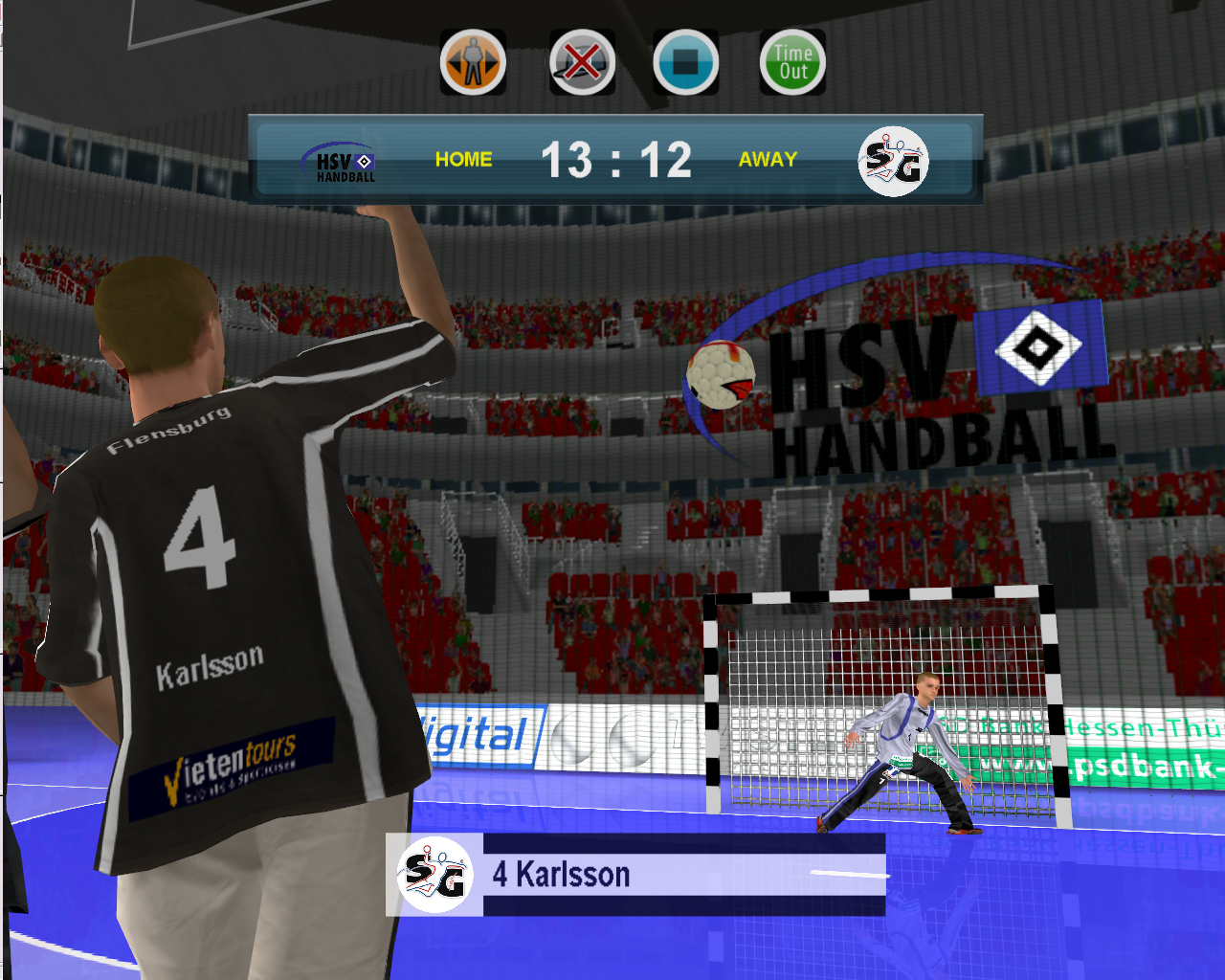
Task: Click the green Time Out button
Action: (x=792, y=62)
